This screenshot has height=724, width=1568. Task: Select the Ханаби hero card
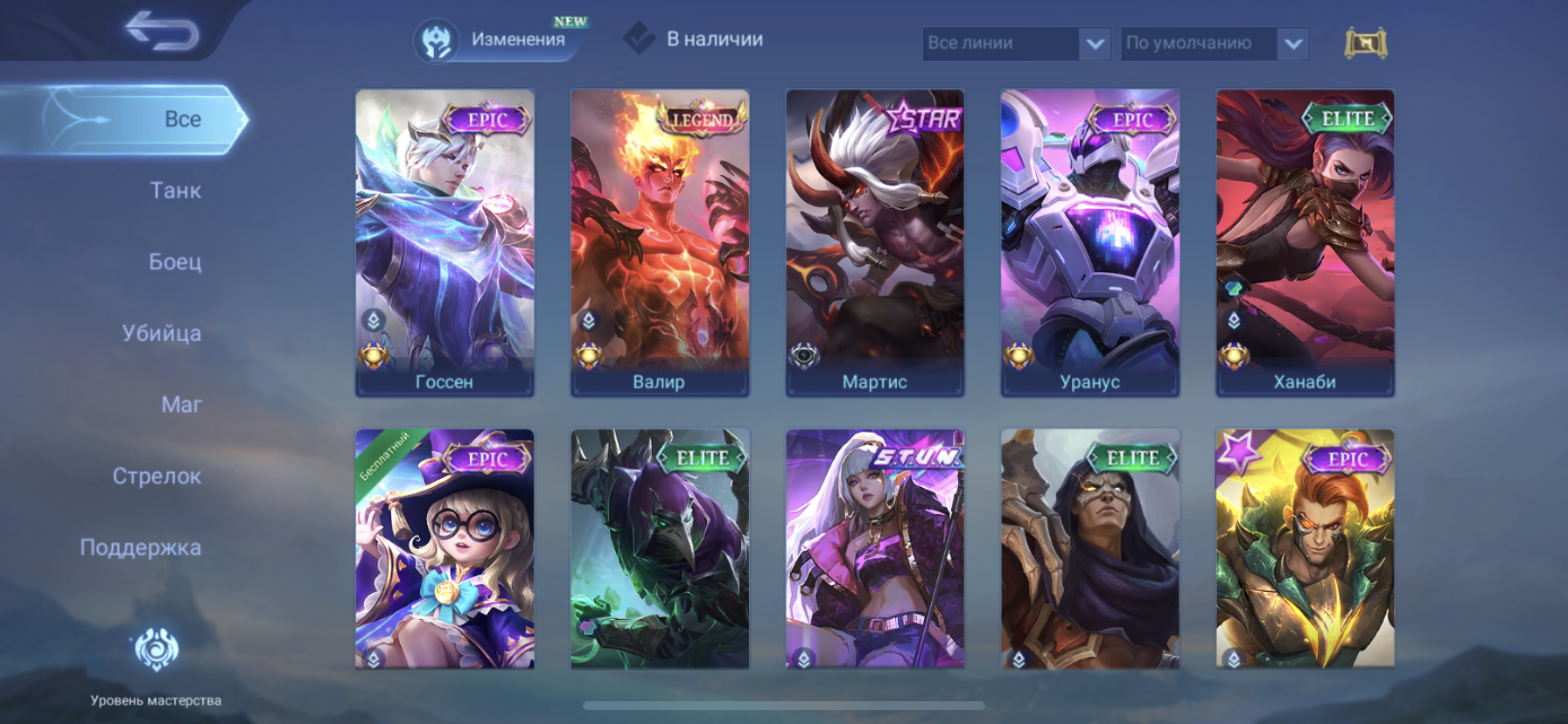coord(1305,243)
